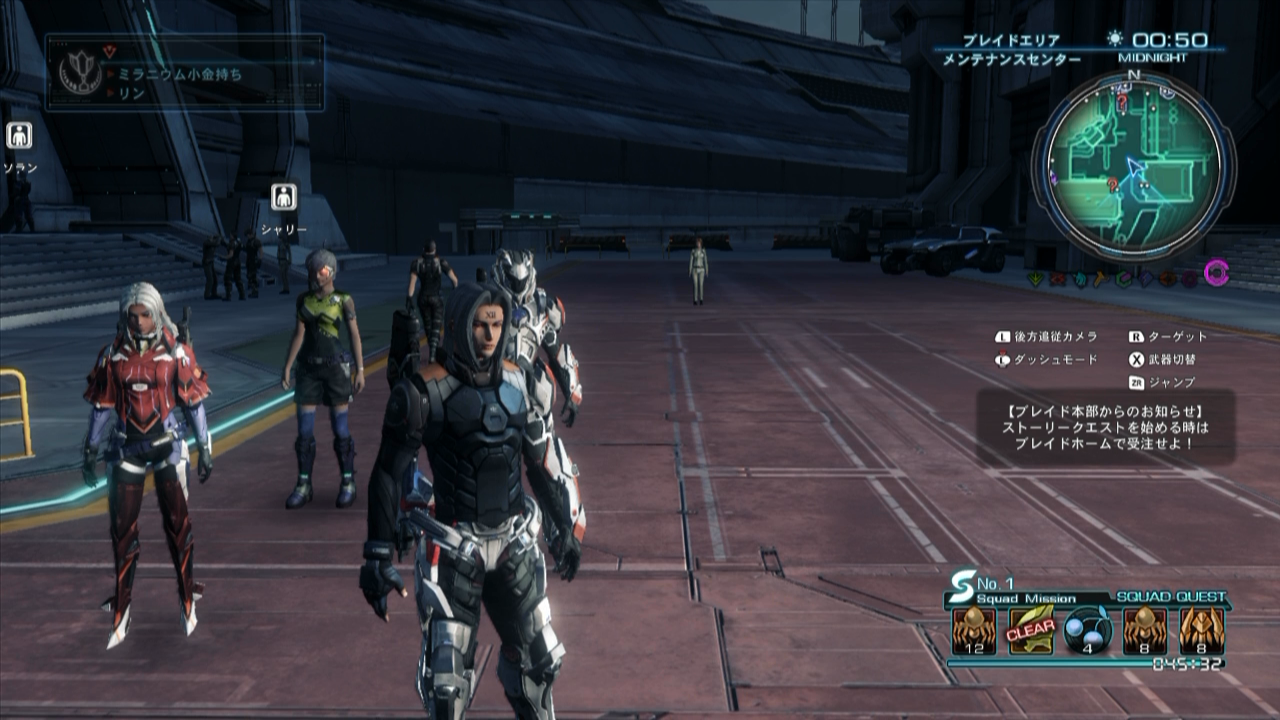The width and height of the screenshot is (1280, 720).
Task: Switch to the SQUAD QUEST tab
Action: coord(1170,597)
